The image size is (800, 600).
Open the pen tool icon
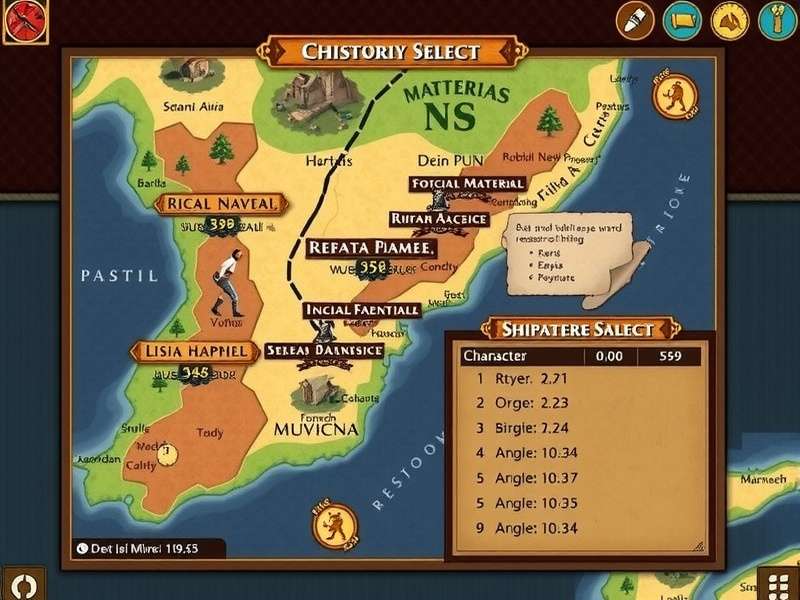[x=633, y=19]
